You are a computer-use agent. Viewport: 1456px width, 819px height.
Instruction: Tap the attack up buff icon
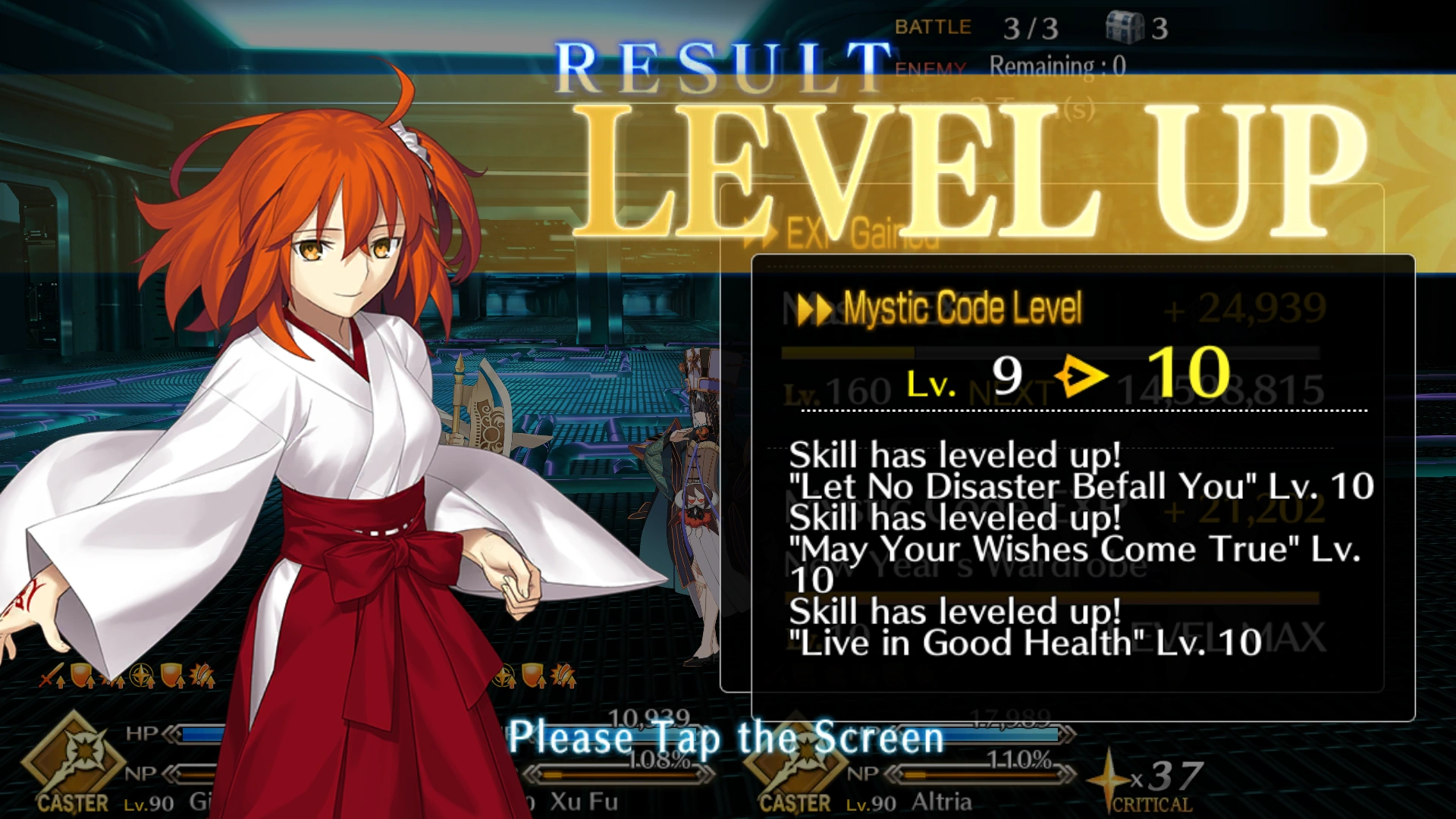48,675
